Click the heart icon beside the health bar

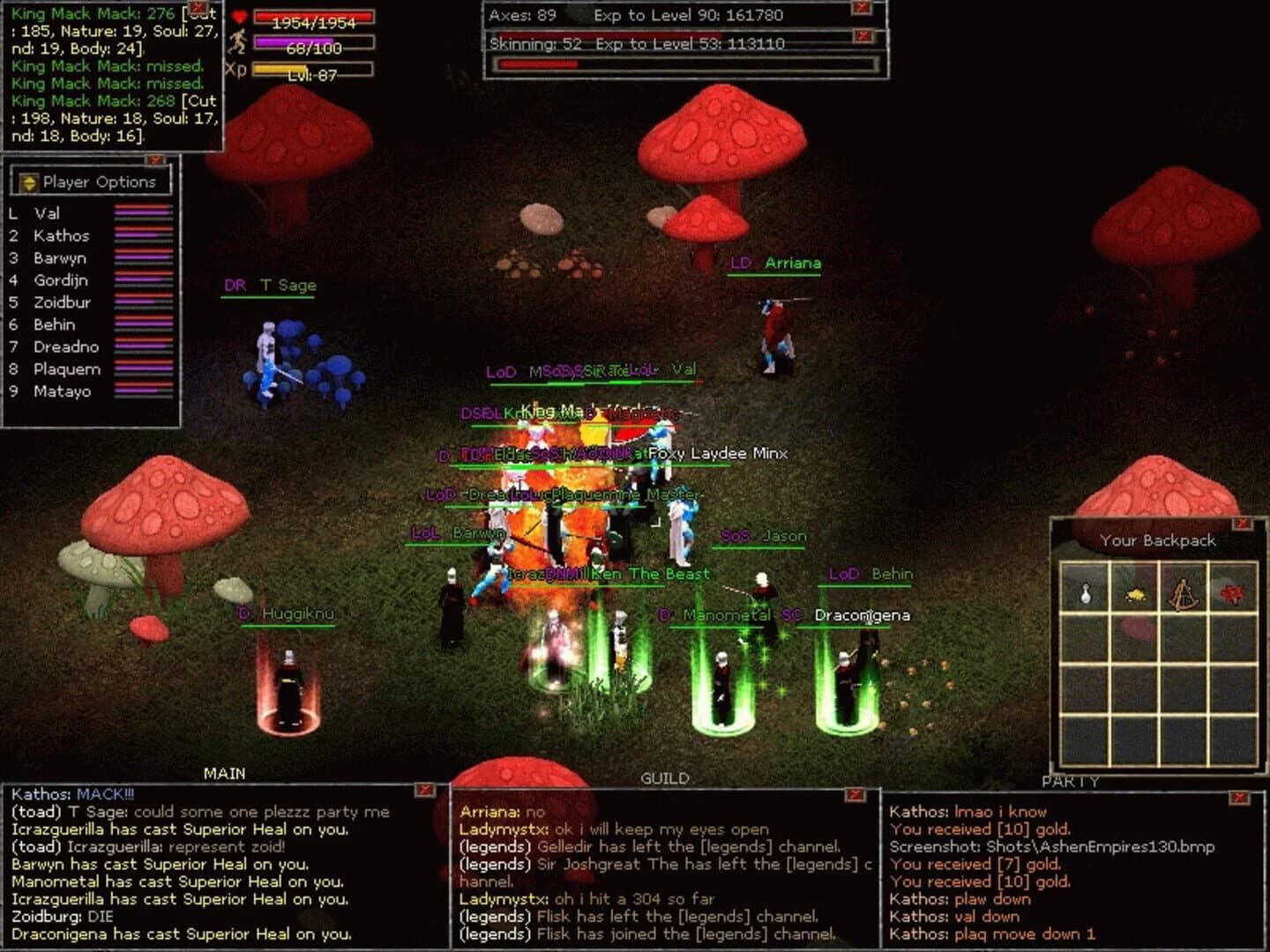click(240, 17)
